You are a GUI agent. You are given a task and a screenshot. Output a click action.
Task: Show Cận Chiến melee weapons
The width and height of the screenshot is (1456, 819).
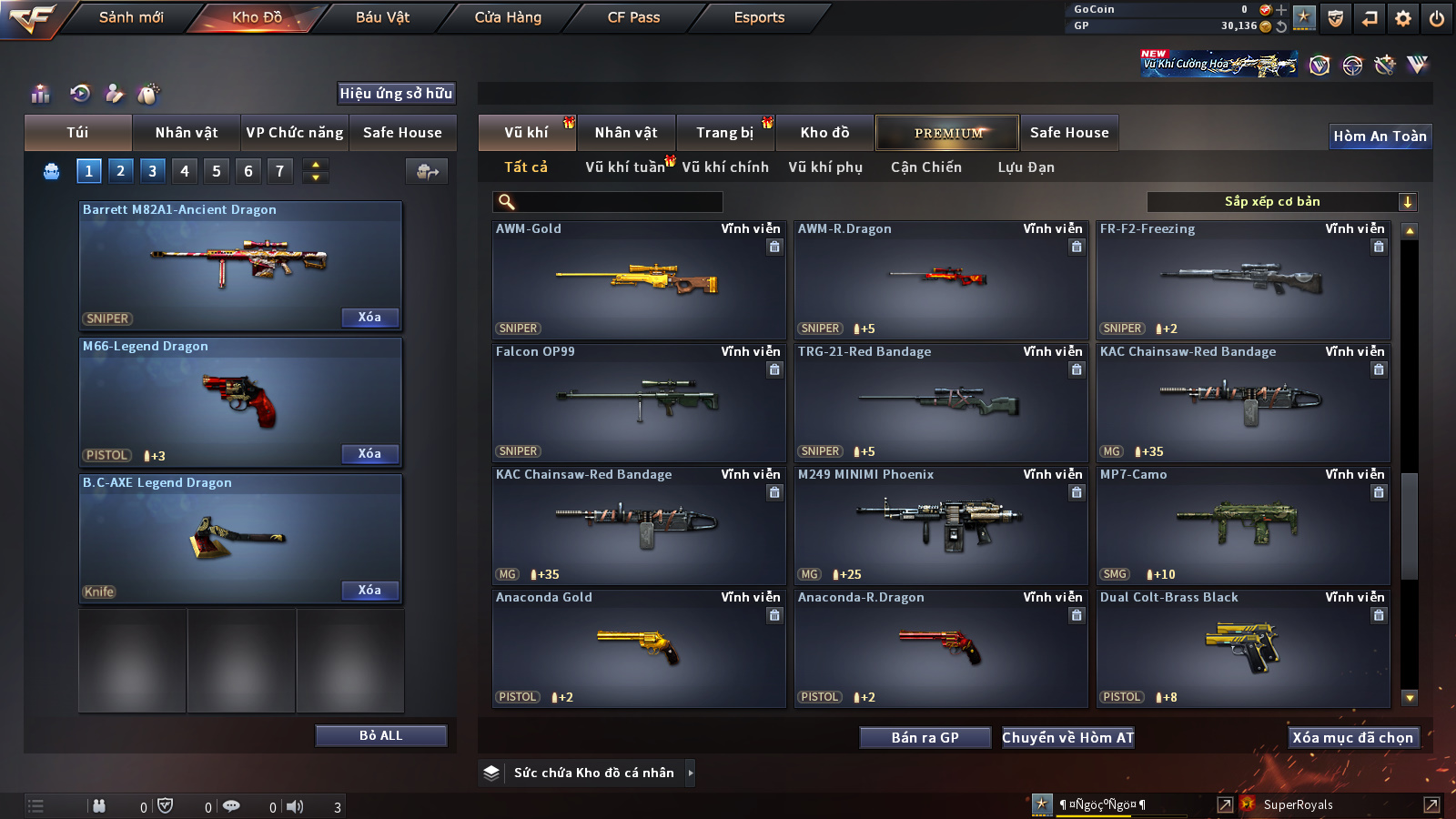(x=925, y=167)
